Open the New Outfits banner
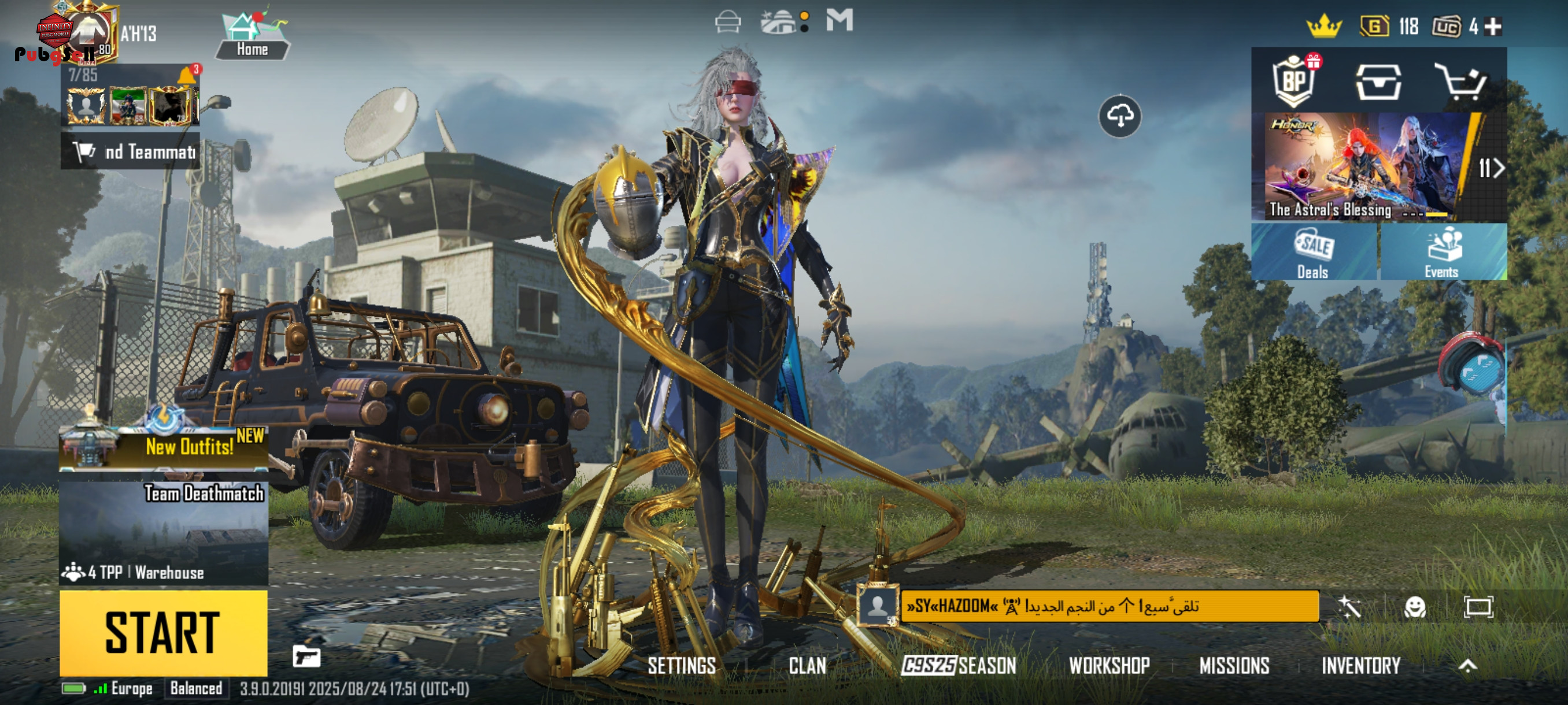Screen dimensions: 1568x705 tap(164, 447)
